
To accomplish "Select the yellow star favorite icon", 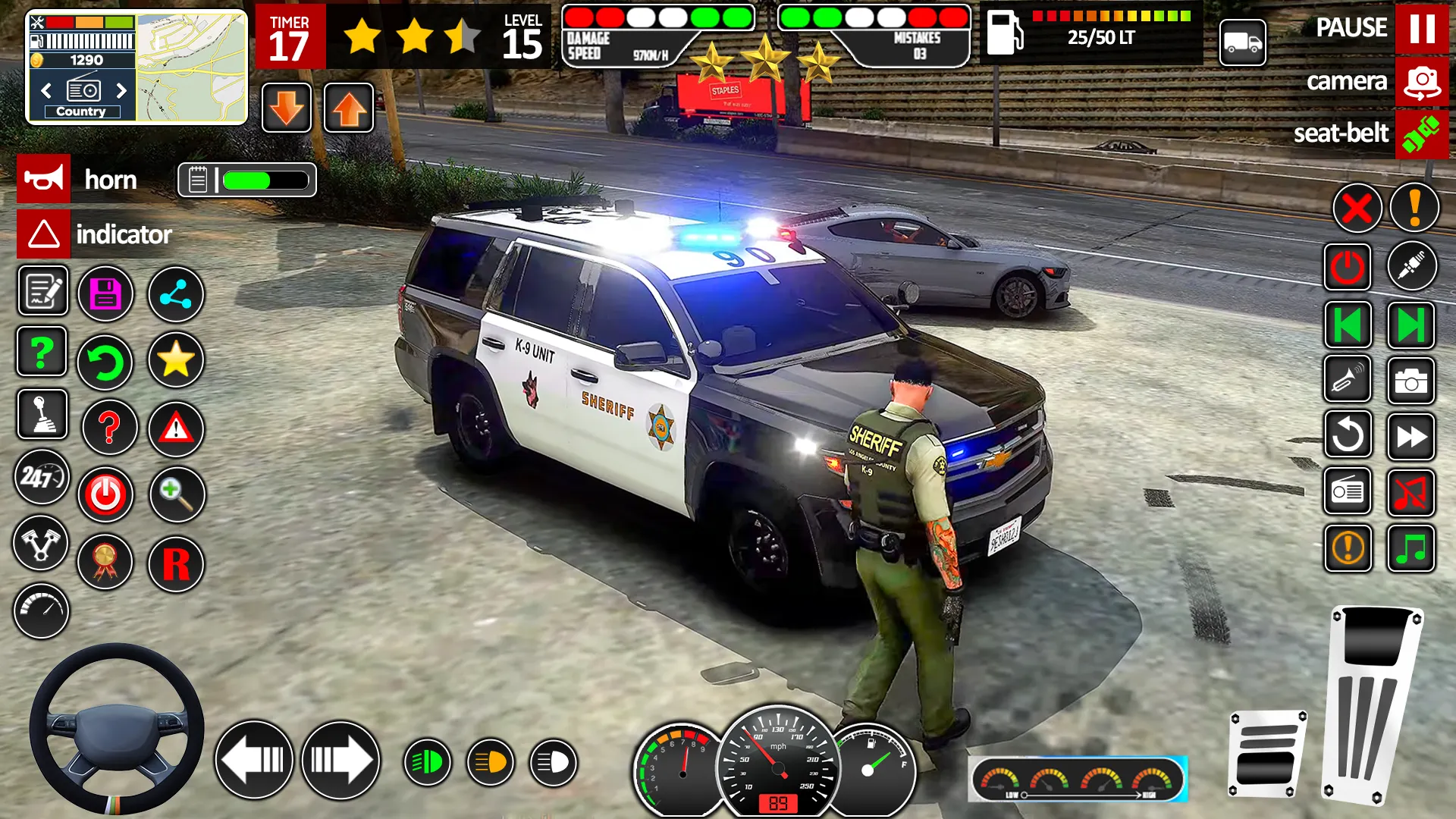I will tap(176, 359).
